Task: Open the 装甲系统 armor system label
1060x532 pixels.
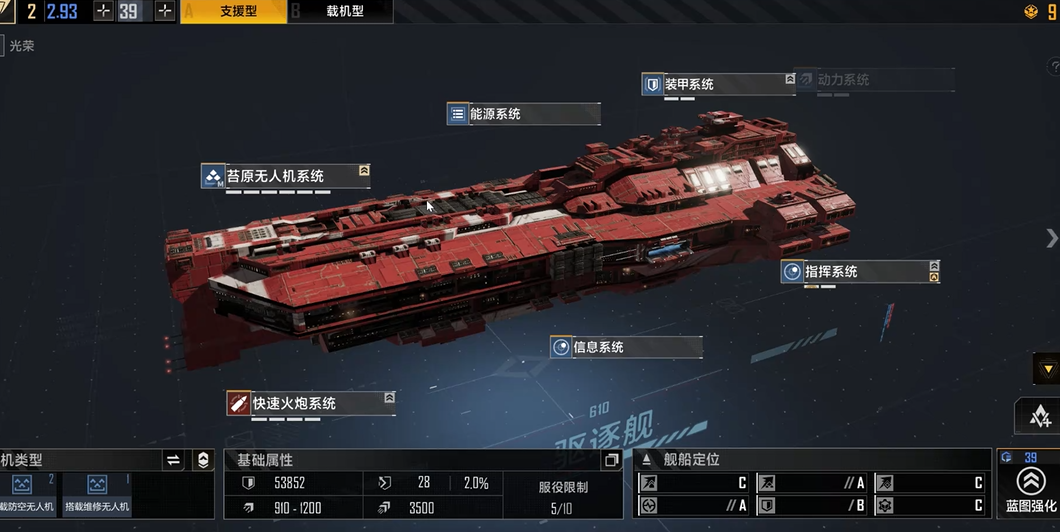Action: [717, 84]
